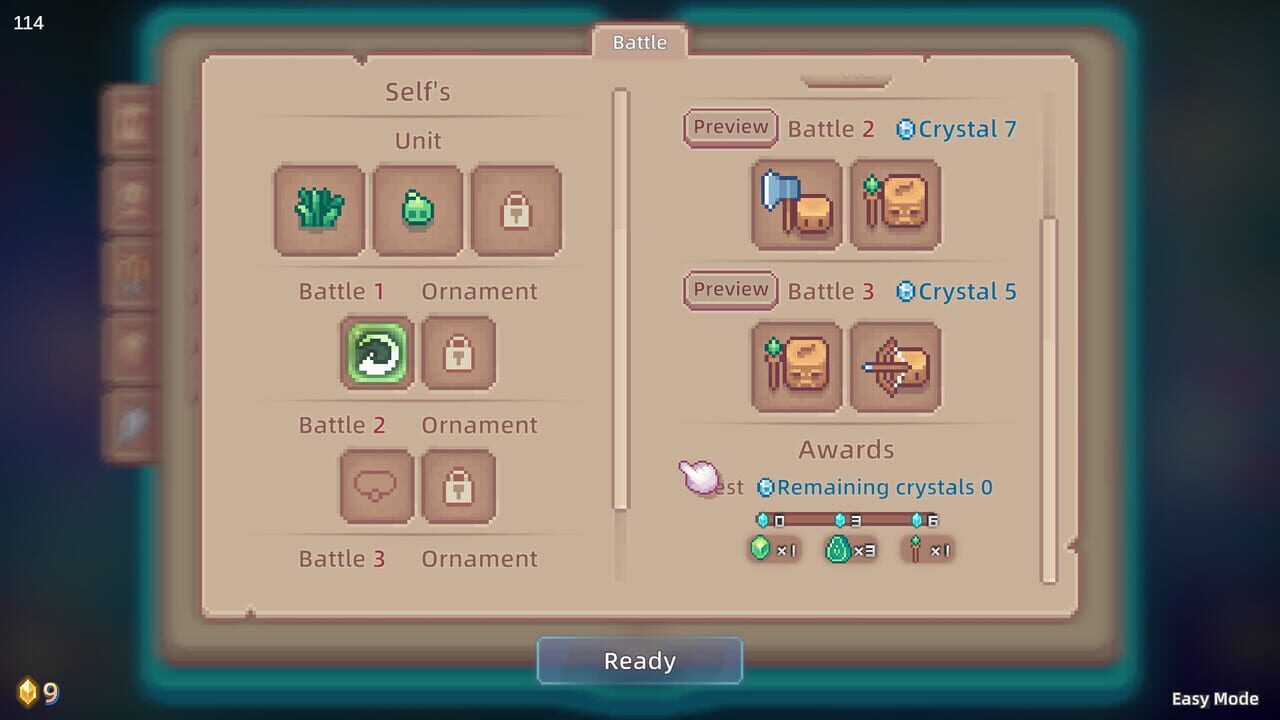The height and width of the screenshot is (720, 1280).
Task: Select the grass unit in the Unit row
Action: pos(318,210)
